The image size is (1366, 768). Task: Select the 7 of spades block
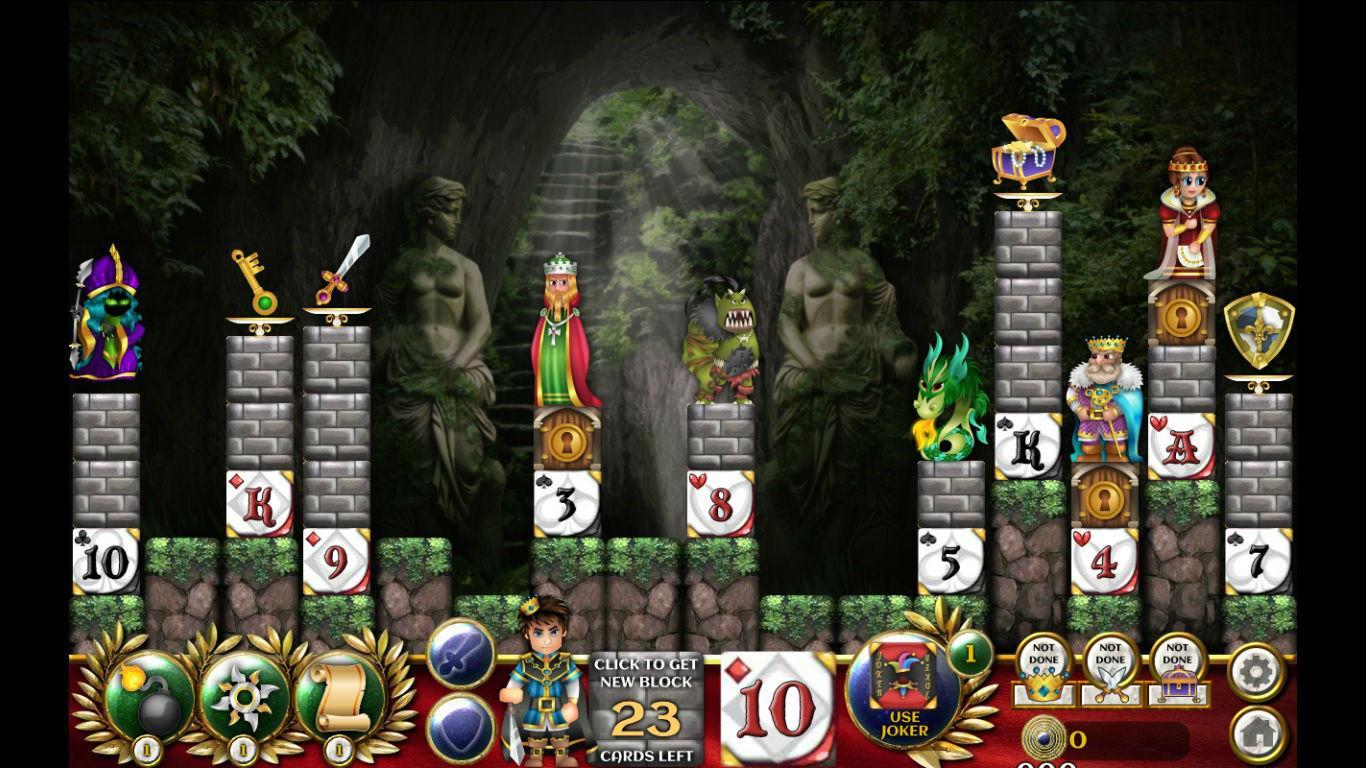[1258, 561]
